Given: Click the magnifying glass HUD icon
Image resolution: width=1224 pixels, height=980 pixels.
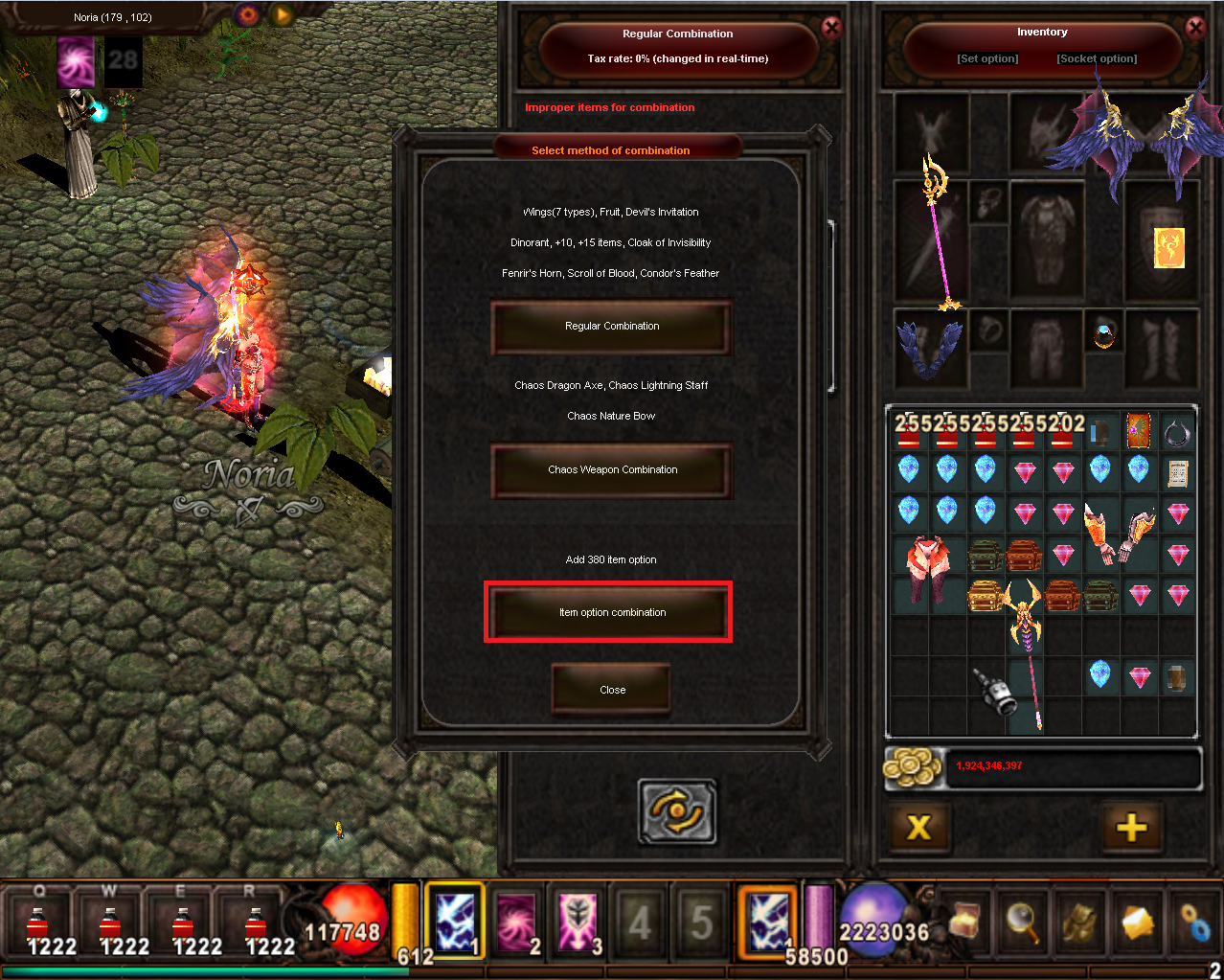Looking at the screenshot, I should click(x=1022, y=922).
